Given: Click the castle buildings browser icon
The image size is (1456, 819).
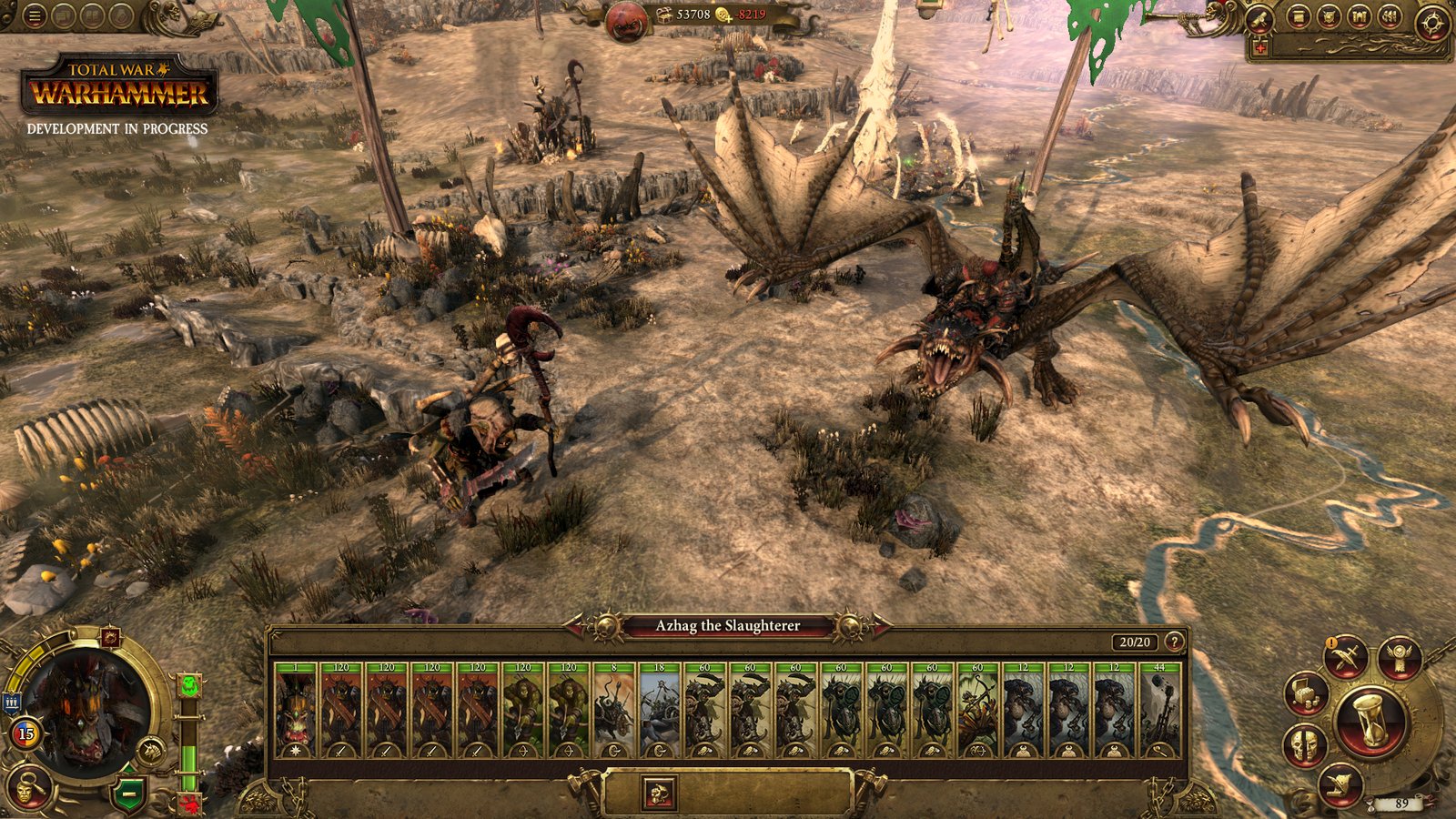Looking at the screenshot, I should point(1360,16).
